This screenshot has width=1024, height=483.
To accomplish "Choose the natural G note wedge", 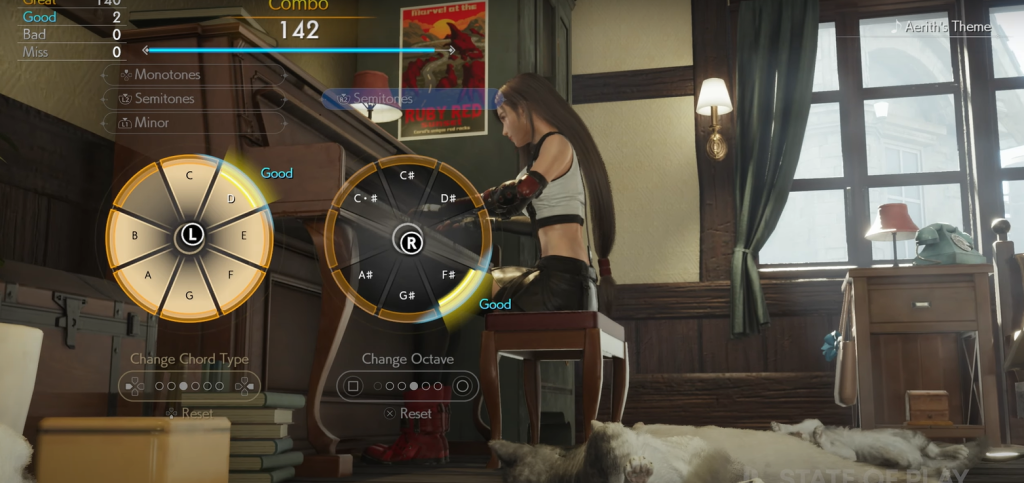I will pos(189,295).
